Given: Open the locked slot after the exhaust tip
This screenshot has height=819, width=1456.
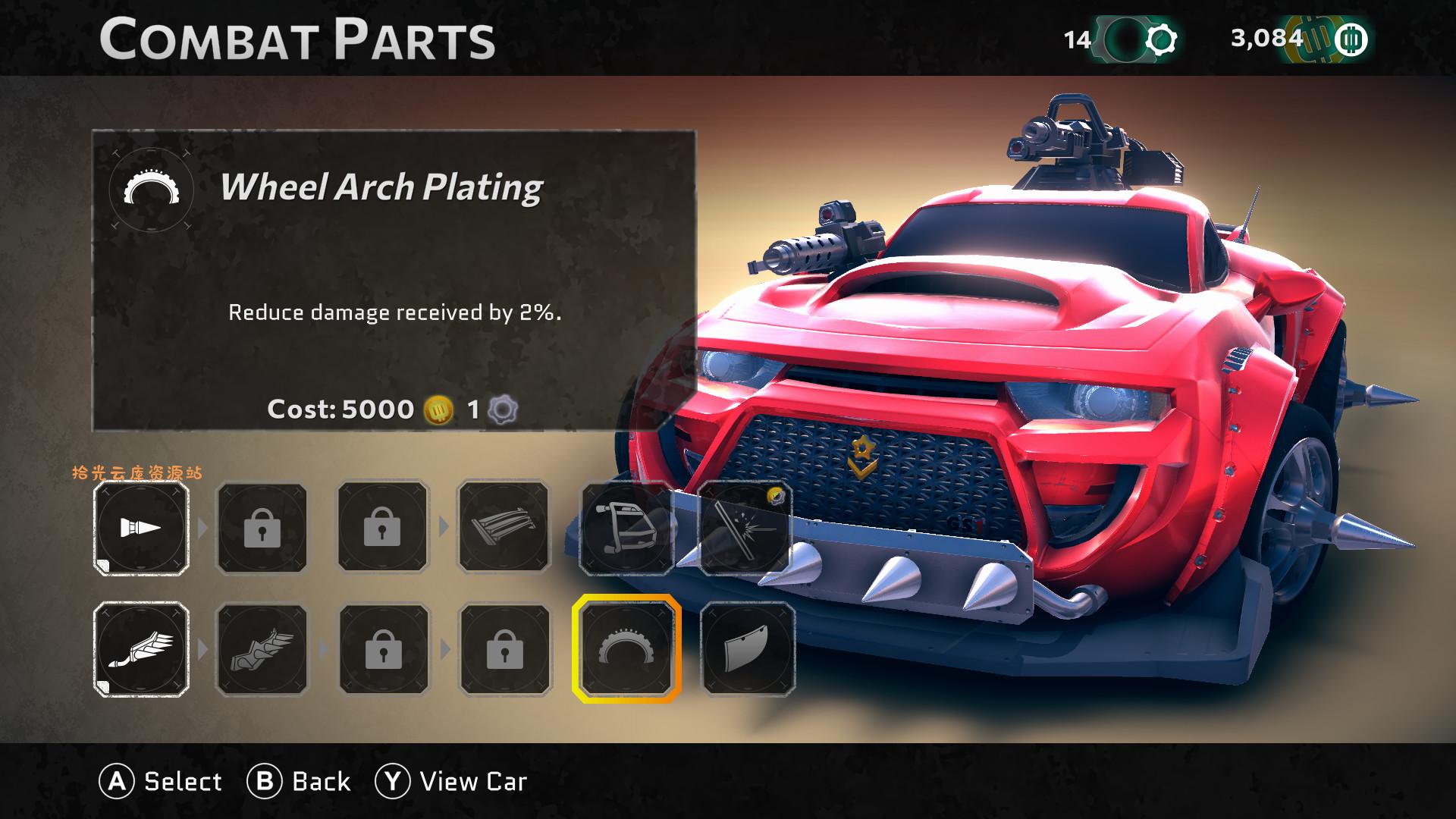Looking at the screenshot, I should (262, 529).
